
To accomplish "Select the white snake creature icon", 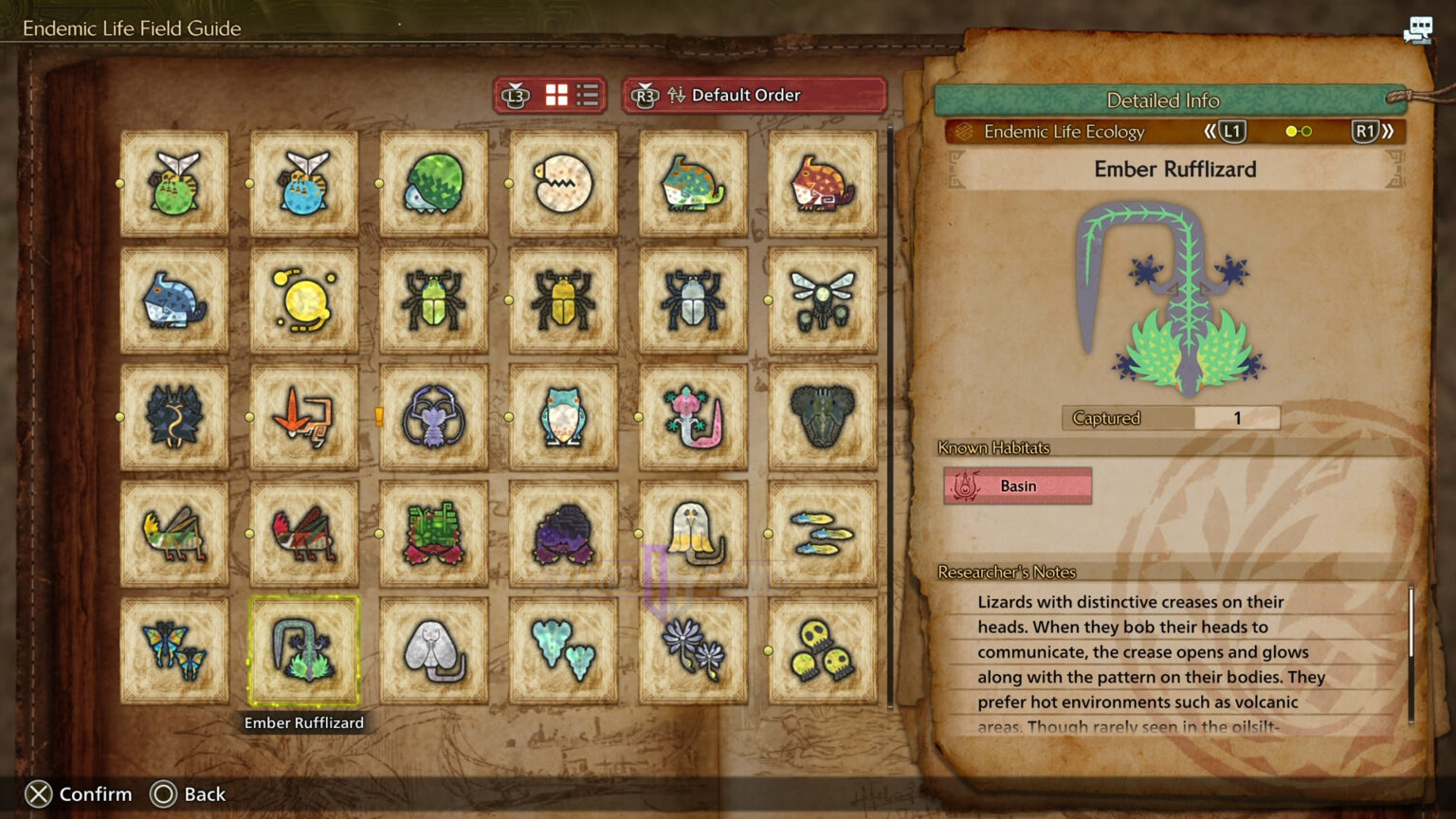I will tap(434, 649).
